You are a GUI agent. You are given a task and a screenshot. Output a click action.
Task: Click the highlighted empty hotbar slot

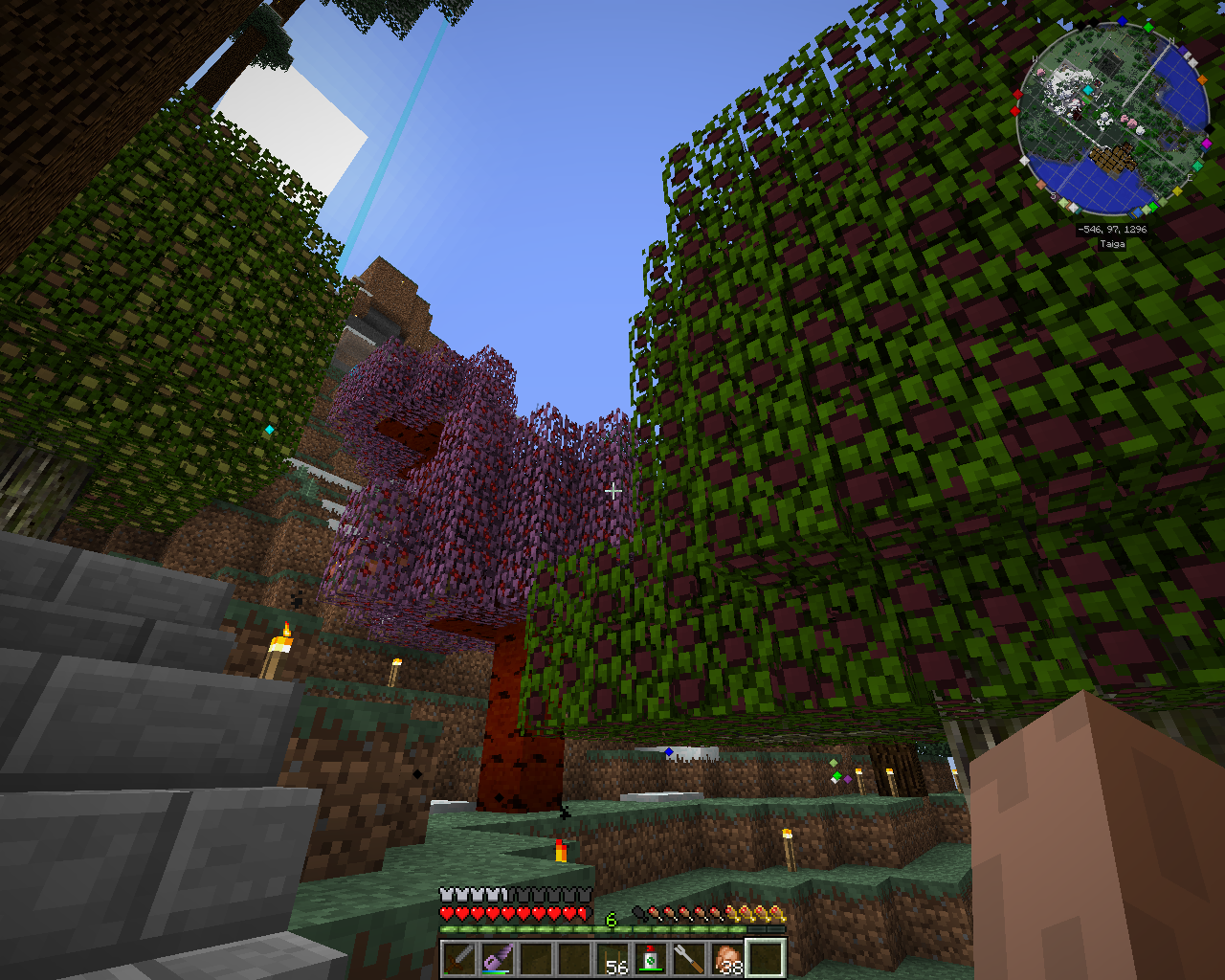(766, 958)
